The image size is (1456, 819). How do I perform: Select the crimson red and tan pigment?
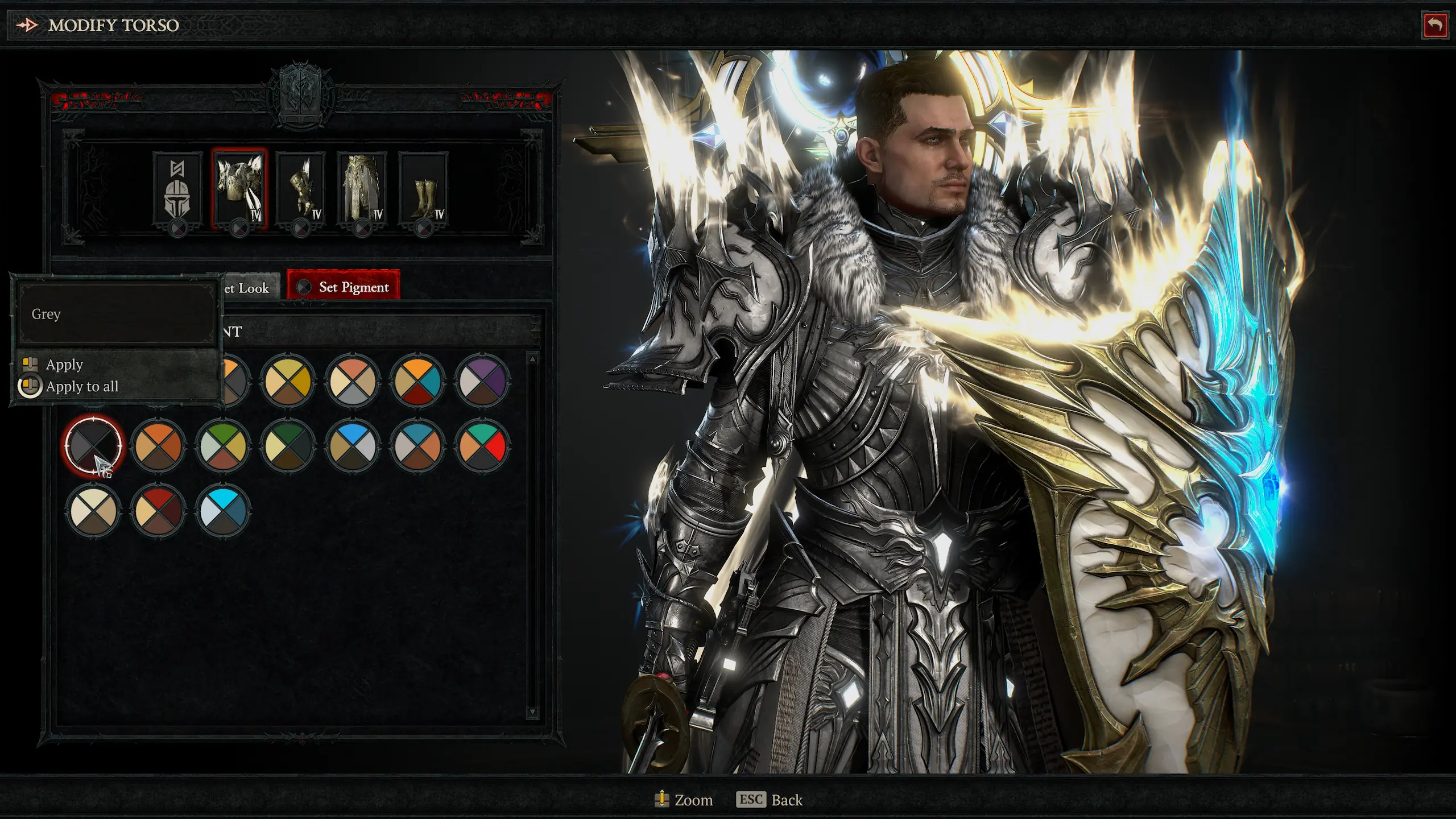coord(158,510)
